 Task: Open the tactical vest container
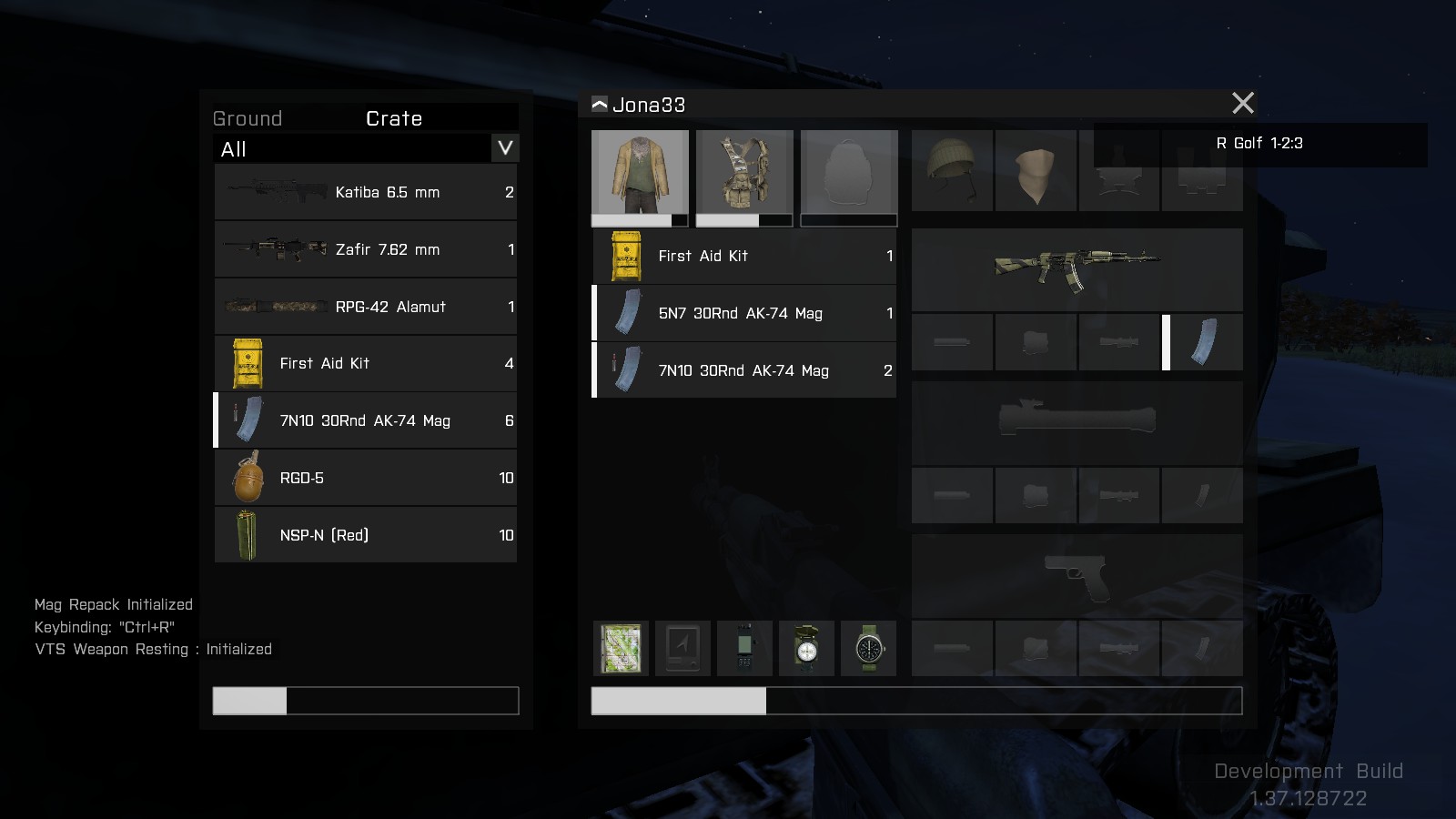(x=744, y=173)
